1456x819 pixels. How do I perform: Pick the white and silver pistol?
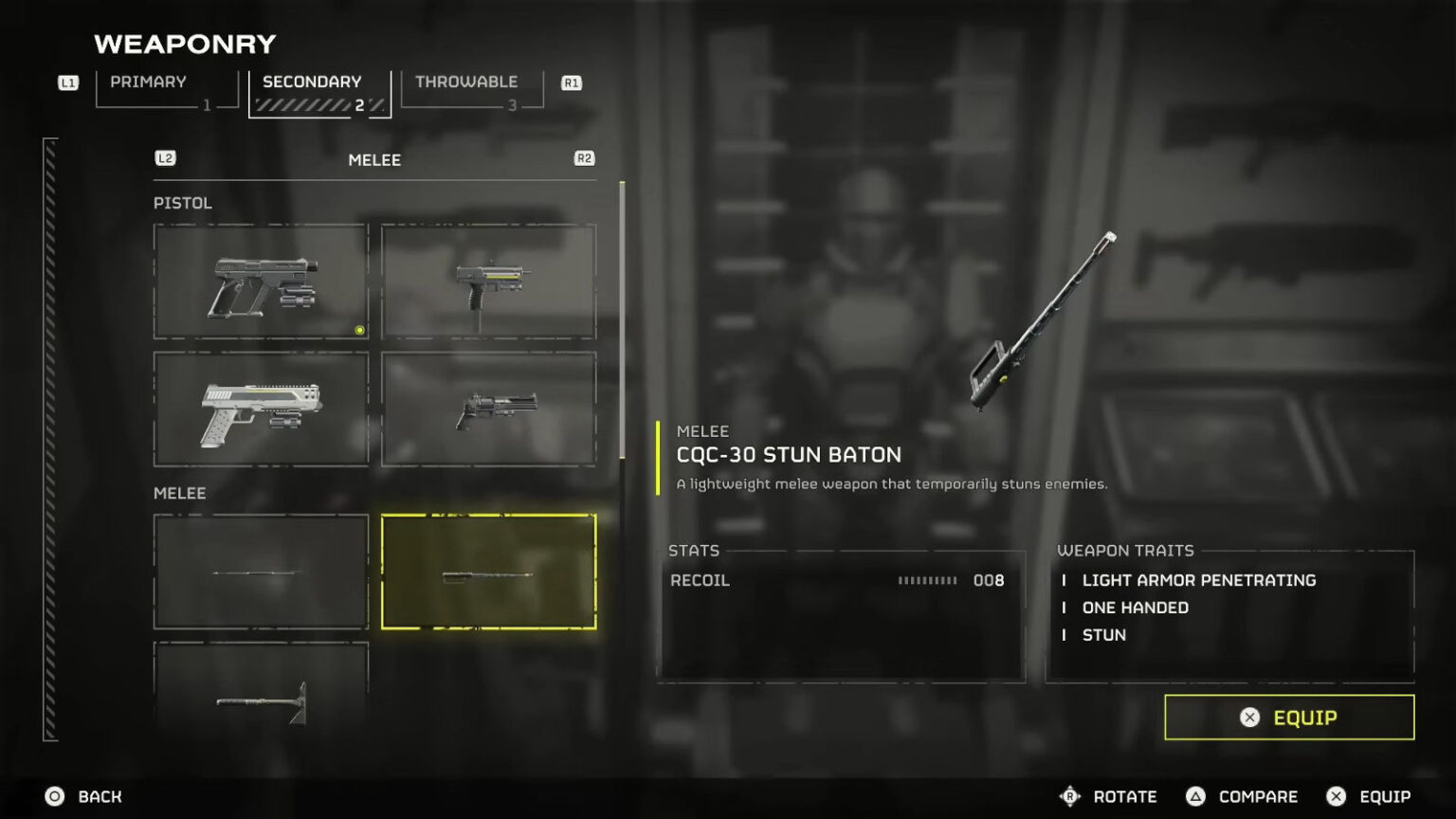[261, 409]
